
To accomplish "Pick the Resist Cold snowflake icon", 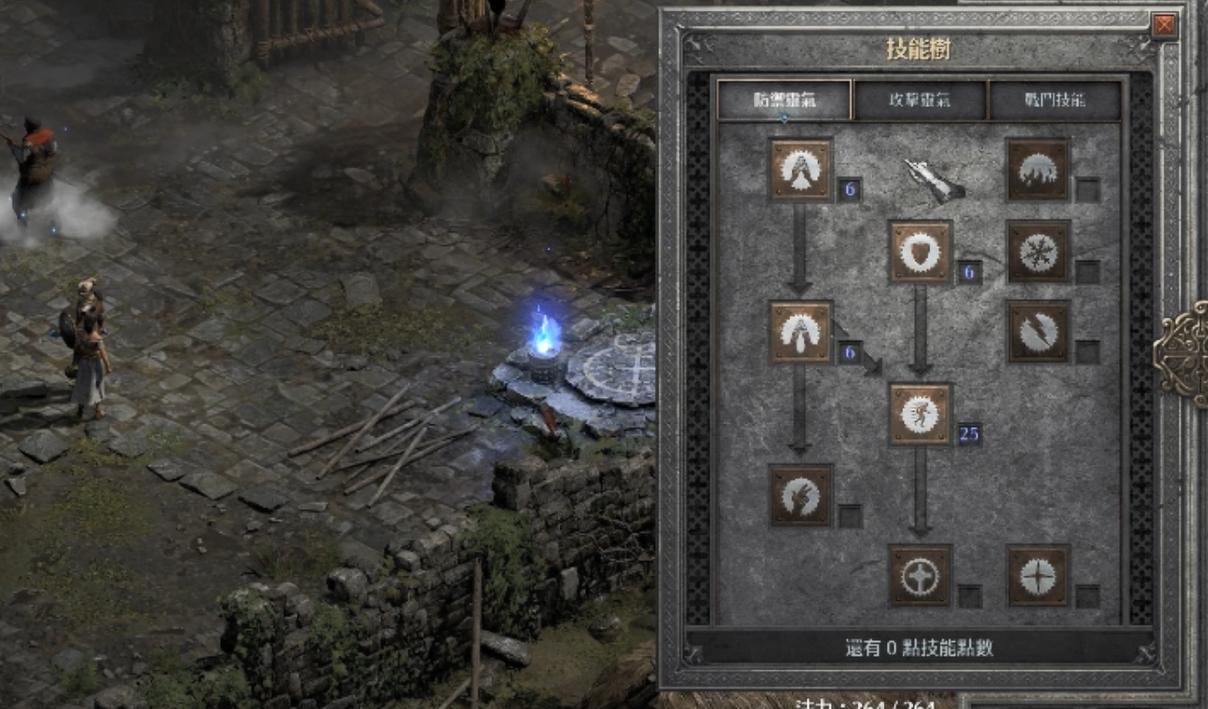I will pos(1038,252).
